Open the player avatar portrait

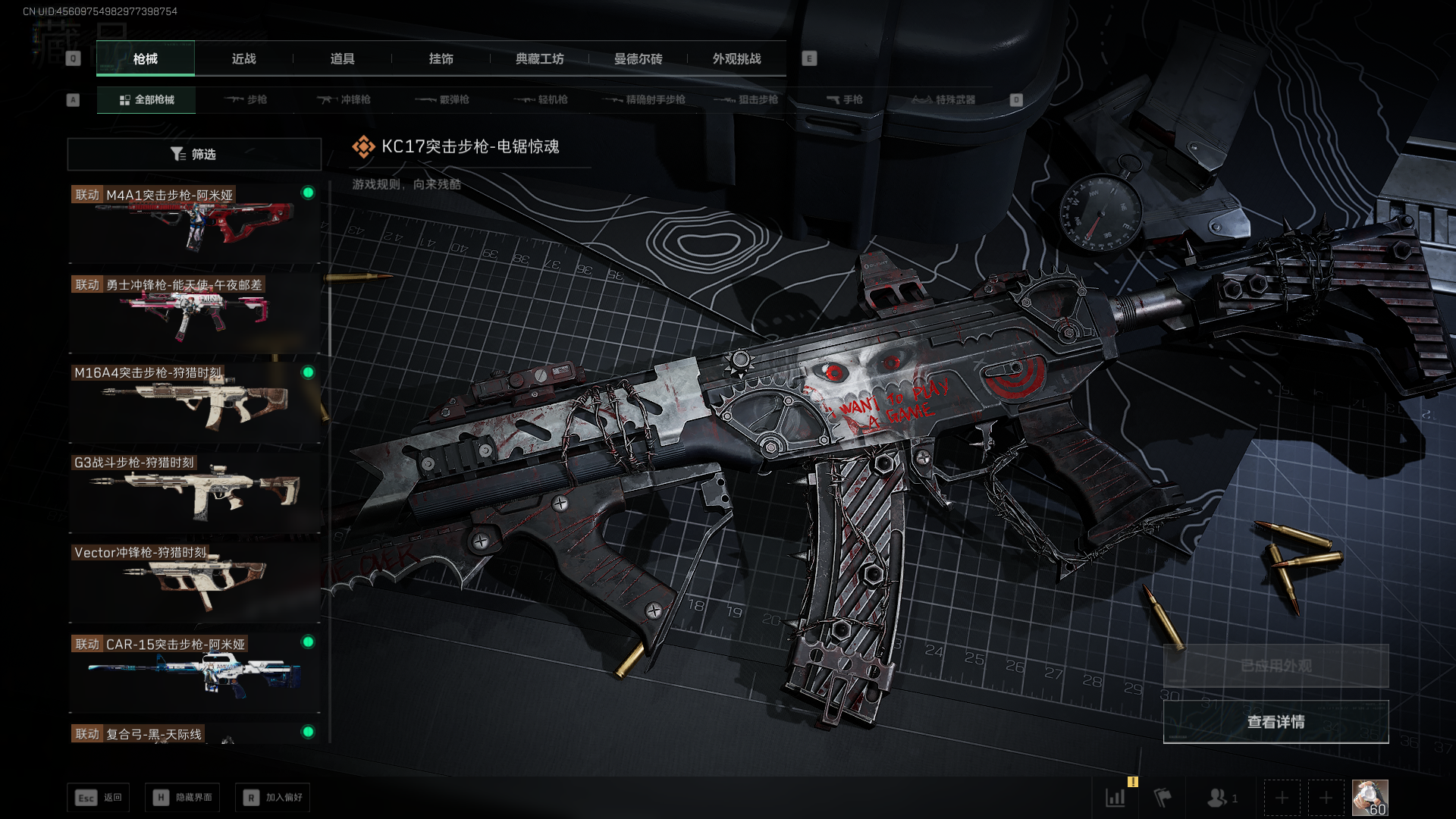coord(1370,798)
